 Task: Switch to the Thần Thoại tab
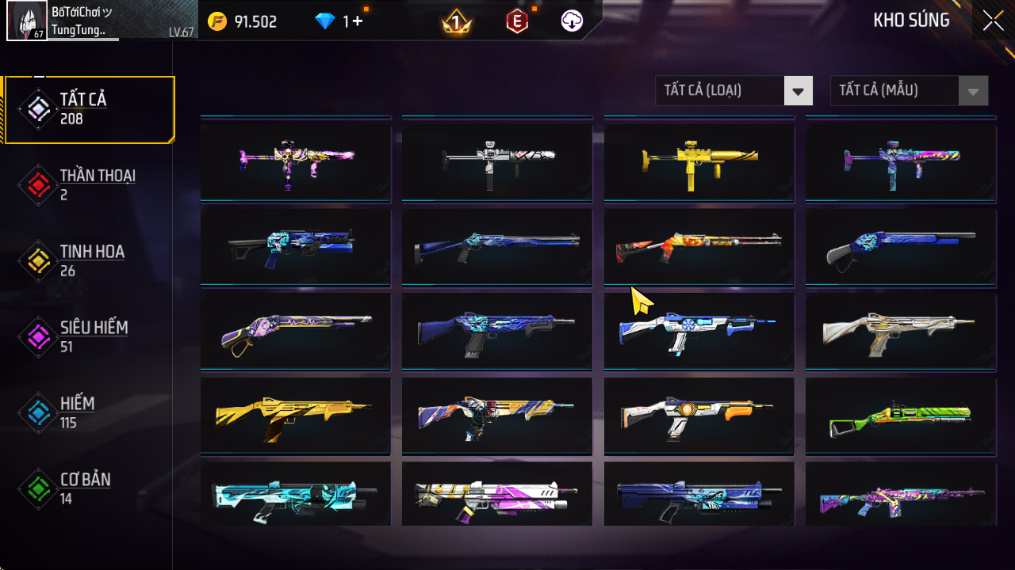click(90, 184)
